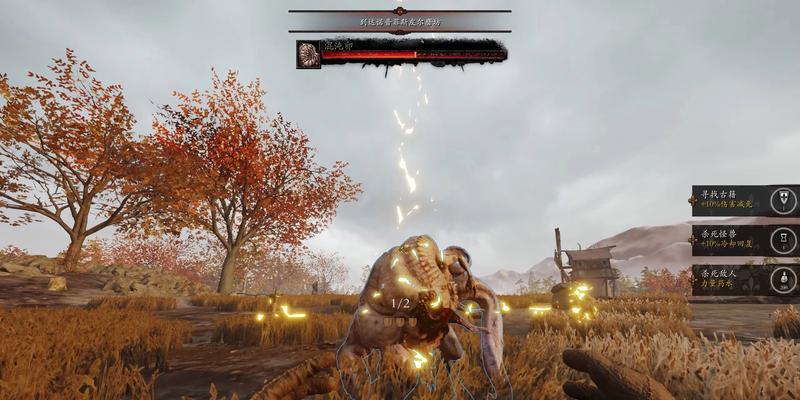Click the strength potion reward icon
The image size is (800, 400).
coord(785,279)
